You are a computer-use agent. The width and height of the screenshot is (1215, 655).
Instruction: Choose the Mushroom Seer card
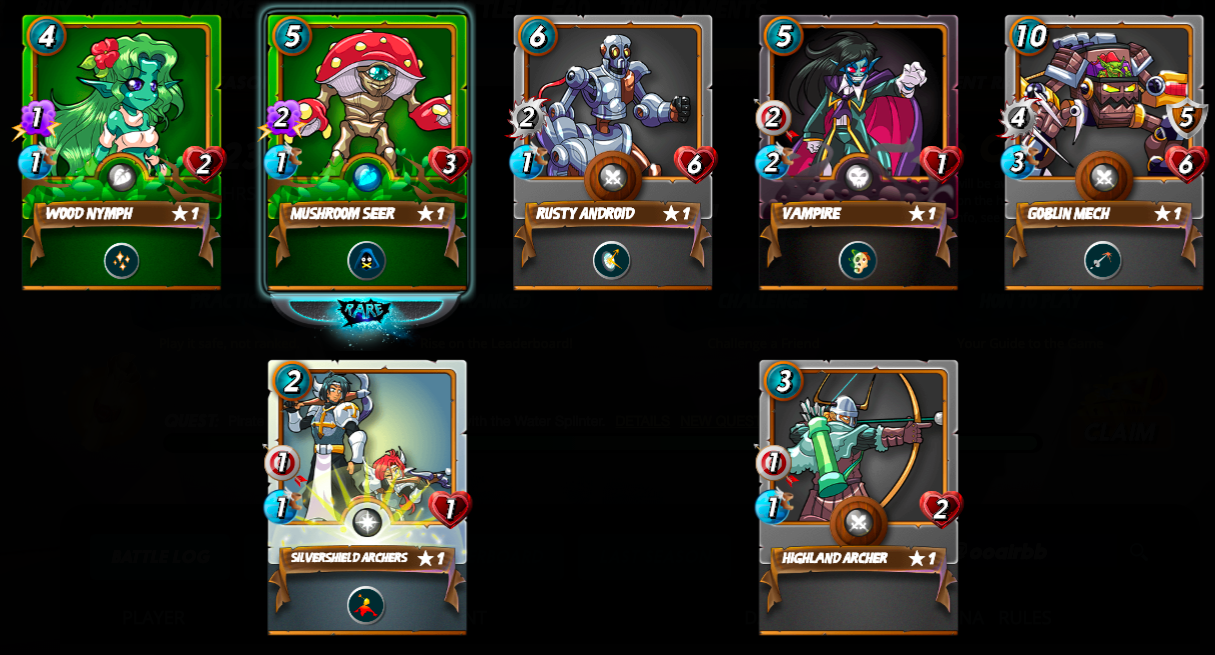[367, 110]
